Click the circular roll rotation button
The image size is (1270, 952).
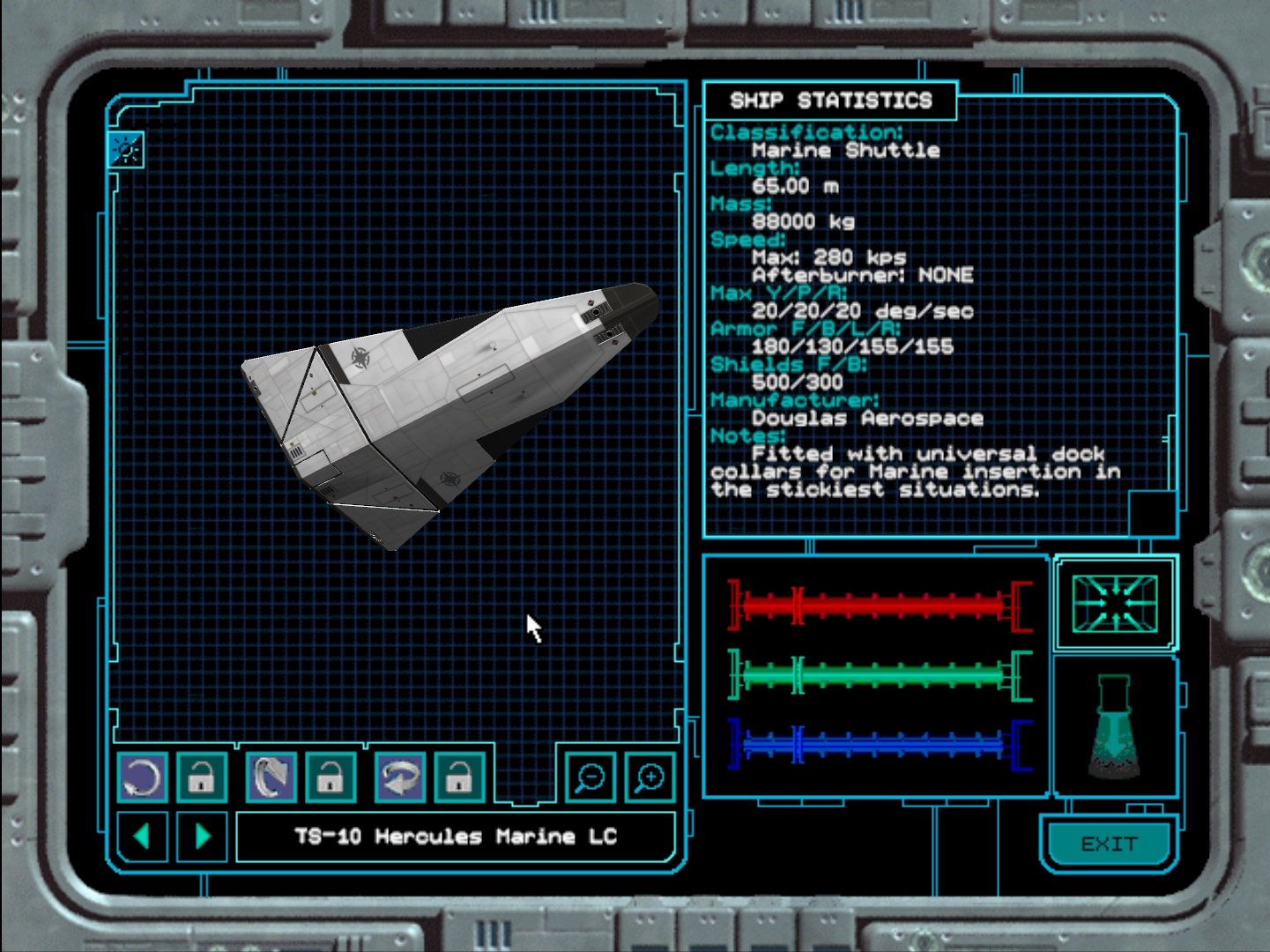tap(142, 777)
